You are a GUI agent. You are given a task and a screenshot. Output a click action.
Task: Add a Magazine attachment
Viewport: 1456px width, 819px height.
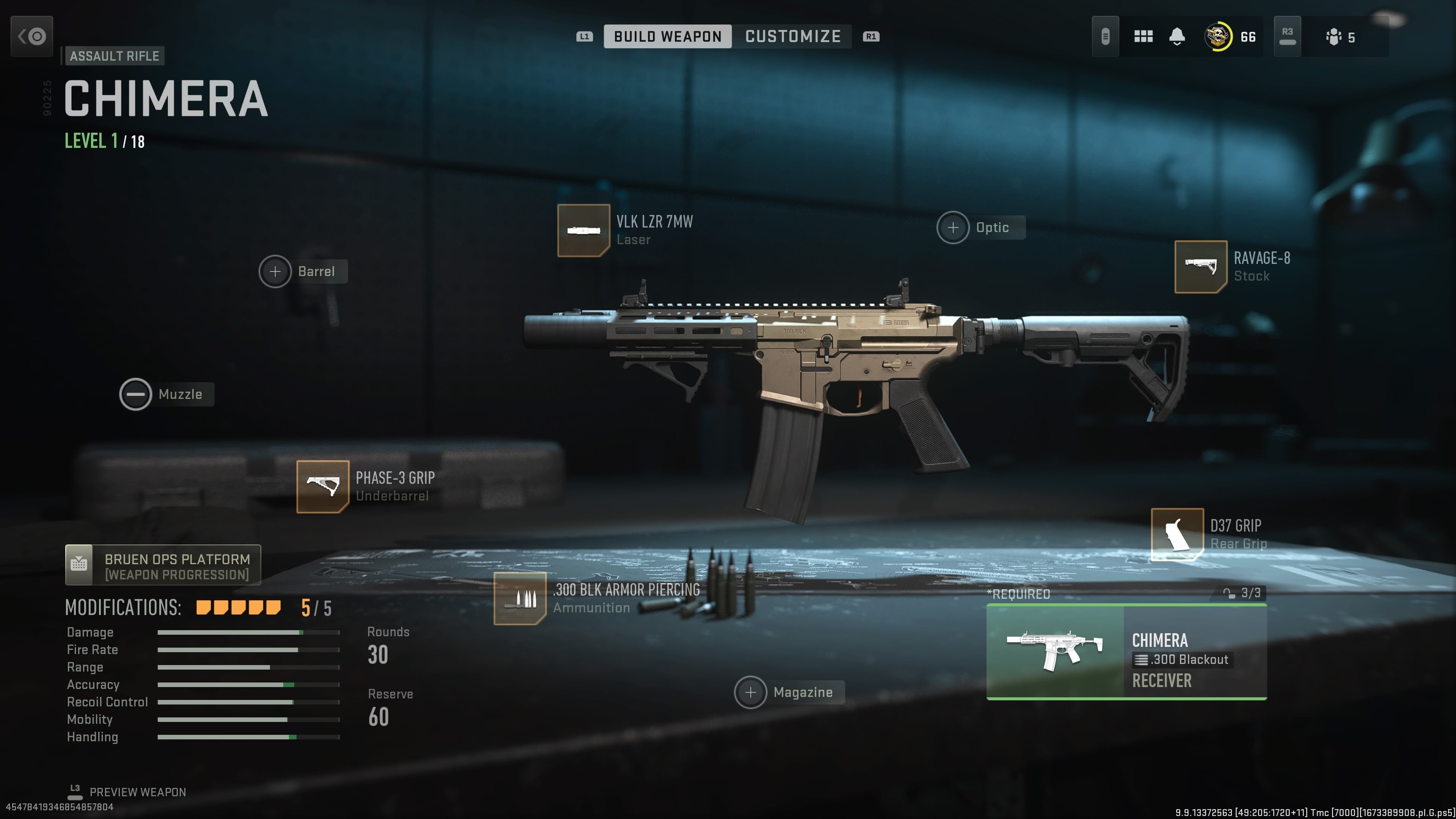coord(750,692)
